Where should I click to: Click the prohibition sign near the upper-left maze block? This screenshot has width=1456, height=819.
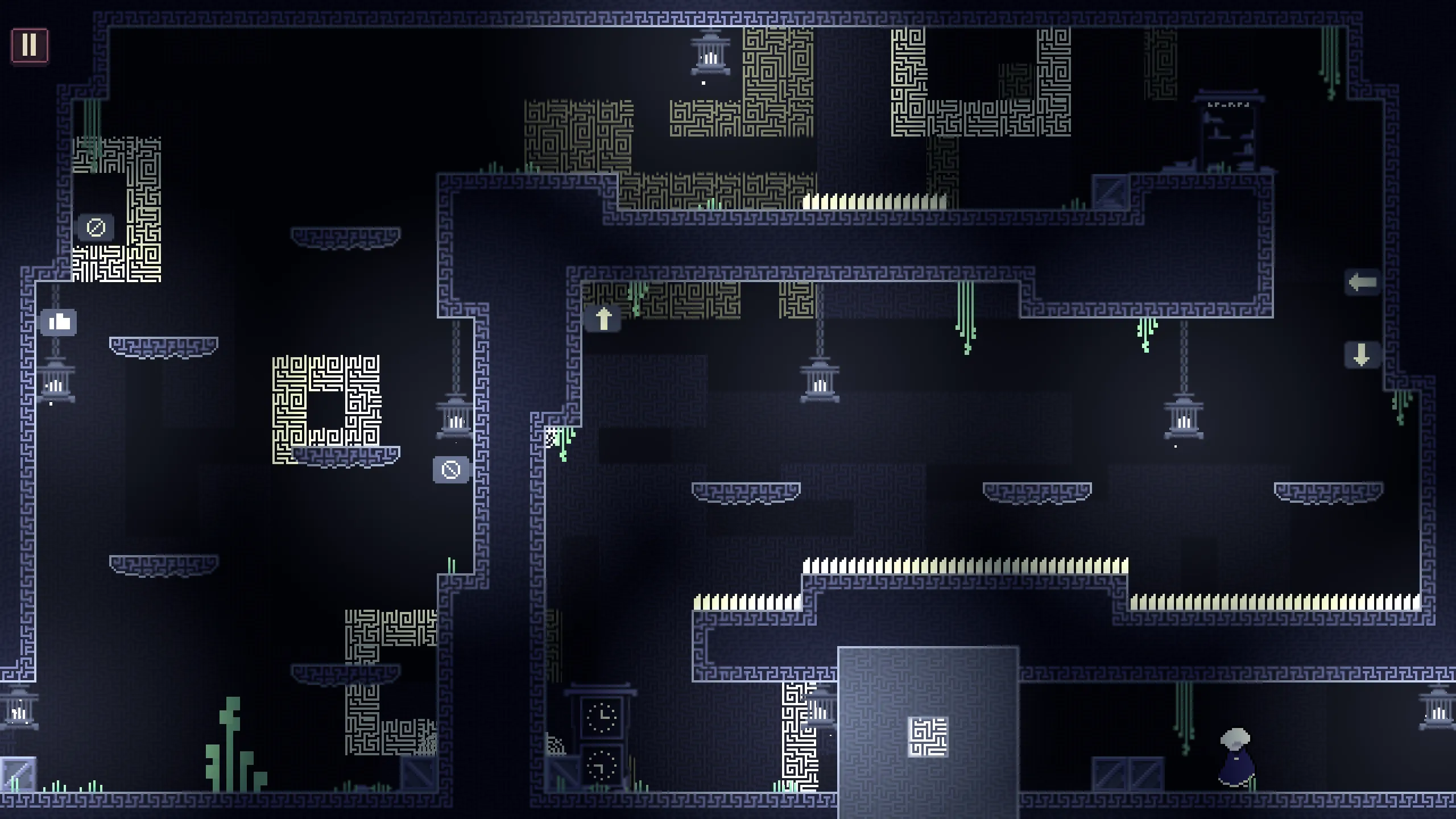96,227
